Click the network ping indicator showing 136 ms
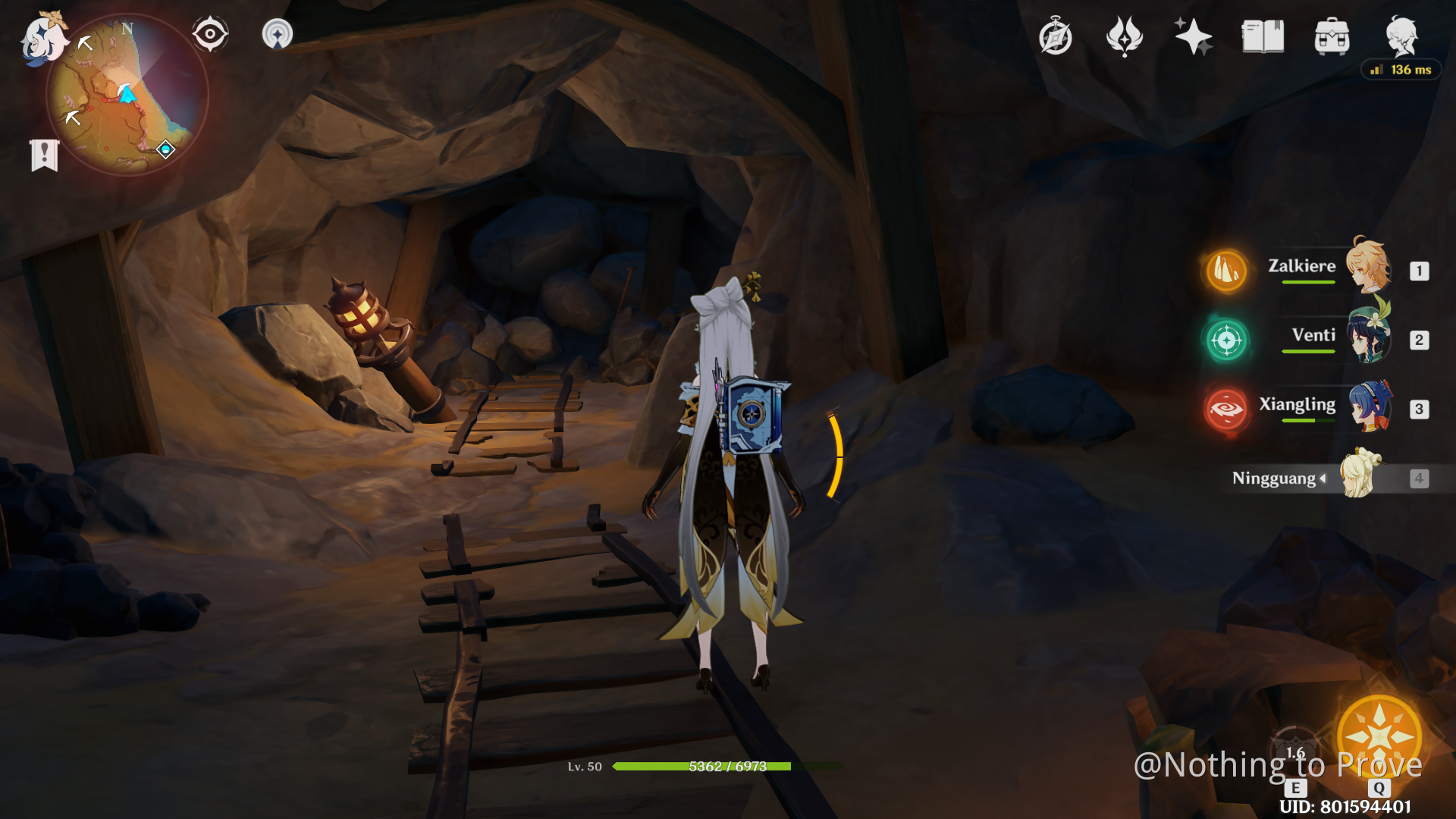The image size is (1456, 819). [1400, 69]
